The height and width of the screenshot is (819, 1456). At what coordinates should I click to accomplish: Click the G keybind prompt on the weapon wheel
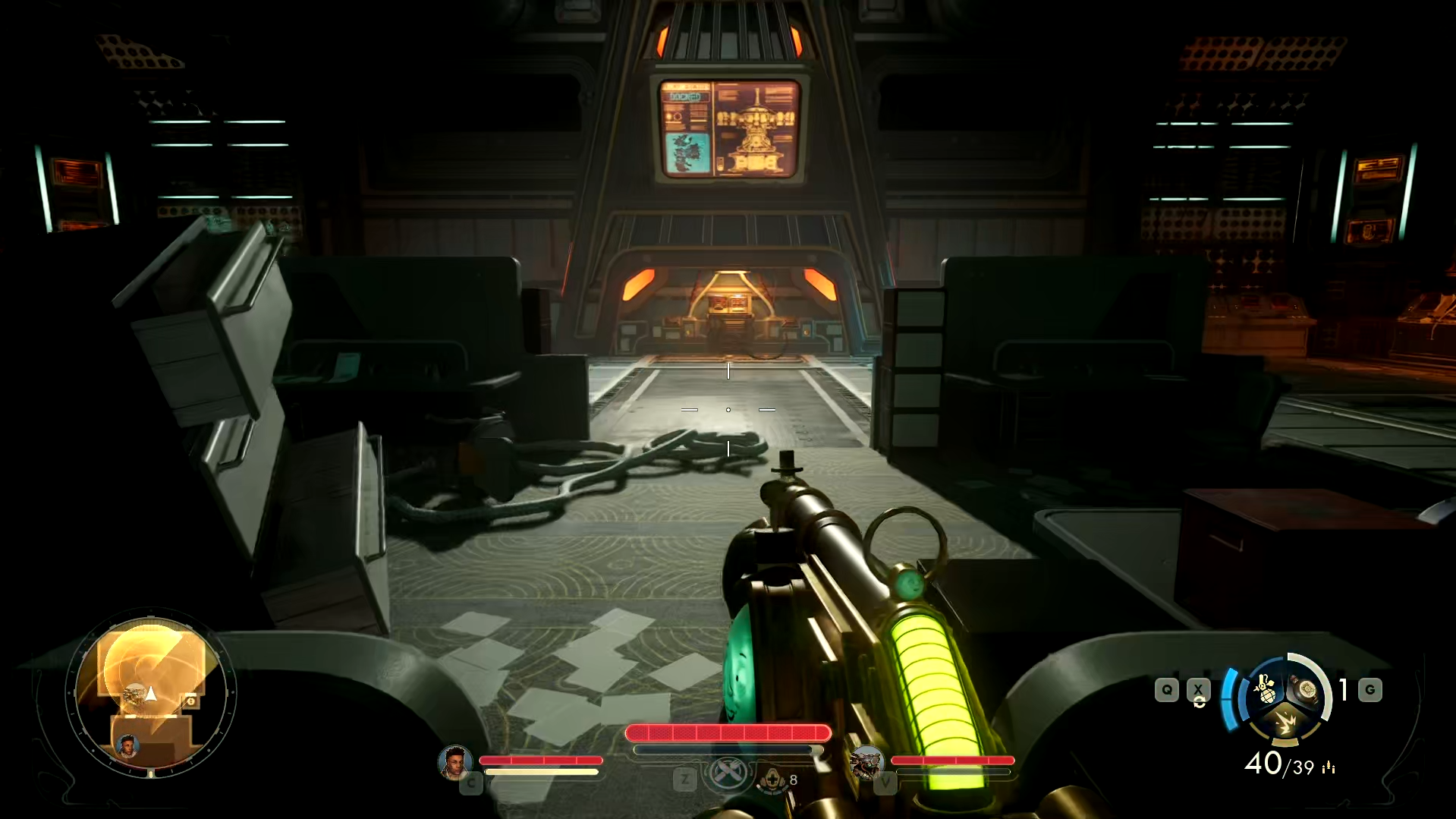(1370, 689)
